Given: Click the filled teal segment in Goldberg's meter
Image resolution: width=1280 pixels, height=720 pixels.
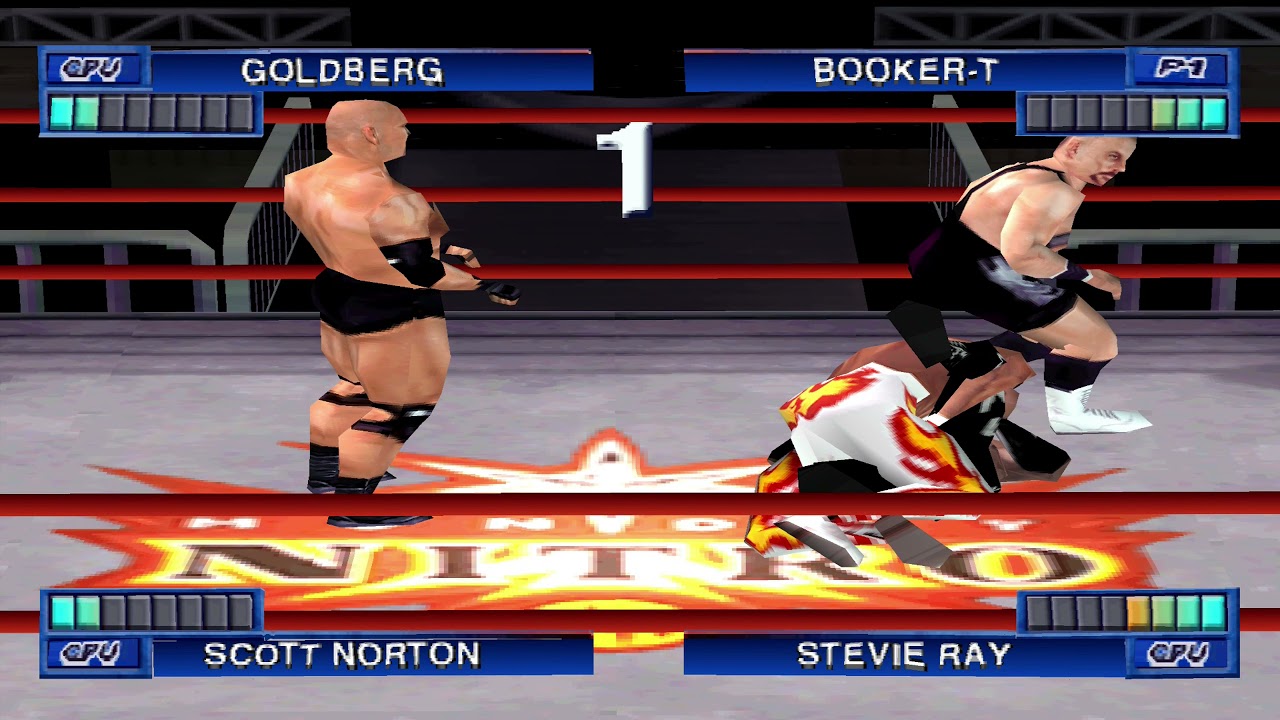Looking at the screenshot, I should [62, 110].
